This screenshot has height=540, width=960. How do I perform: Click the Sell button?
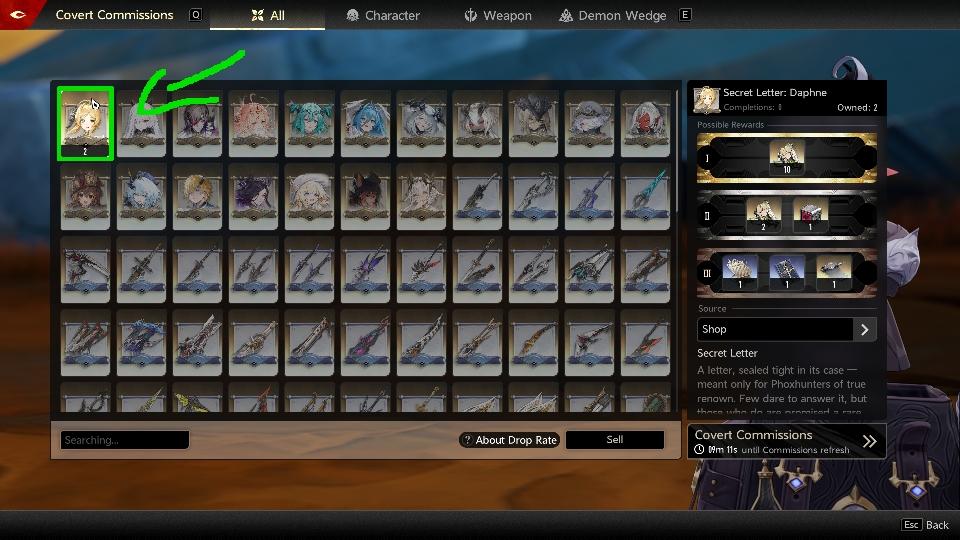(614, 440)
